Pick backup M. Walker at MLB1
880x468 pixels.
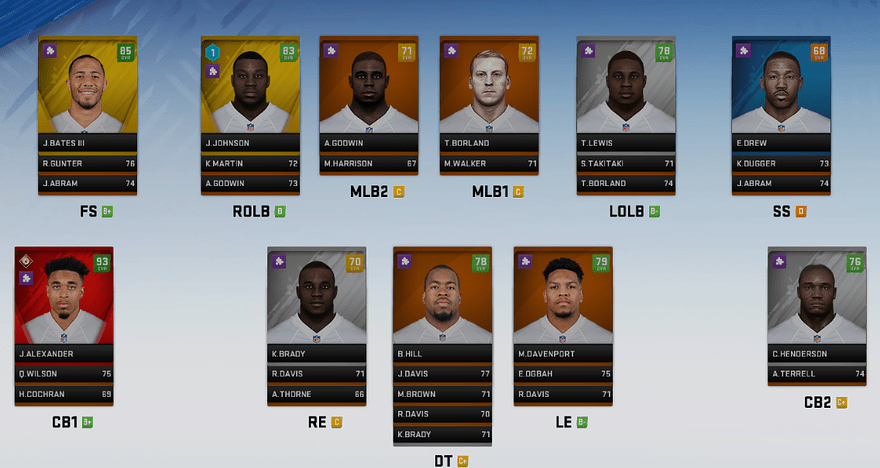489,163
